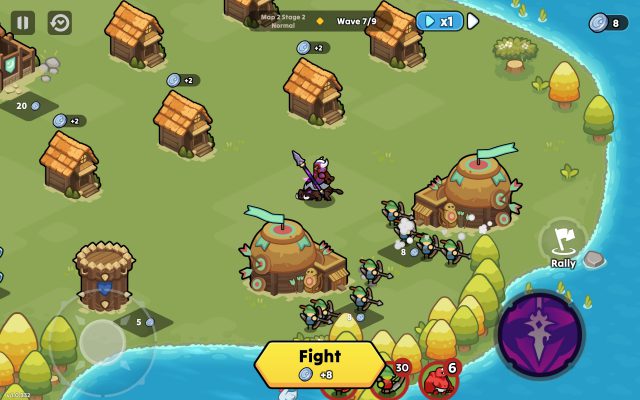Use the purple spear hero ability
Viewport: 640px width, 400px height.
(540, 335)
